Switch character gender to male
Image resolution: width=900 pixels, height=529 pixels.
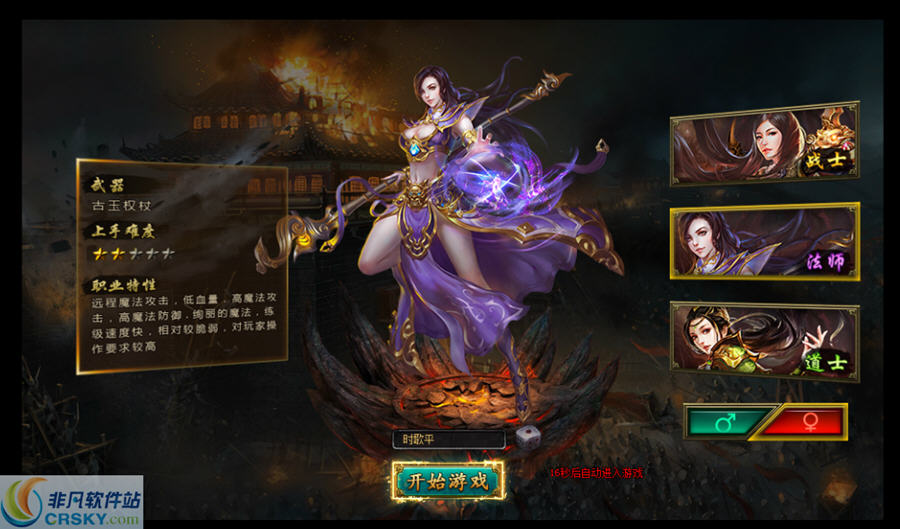coord(728,421)
